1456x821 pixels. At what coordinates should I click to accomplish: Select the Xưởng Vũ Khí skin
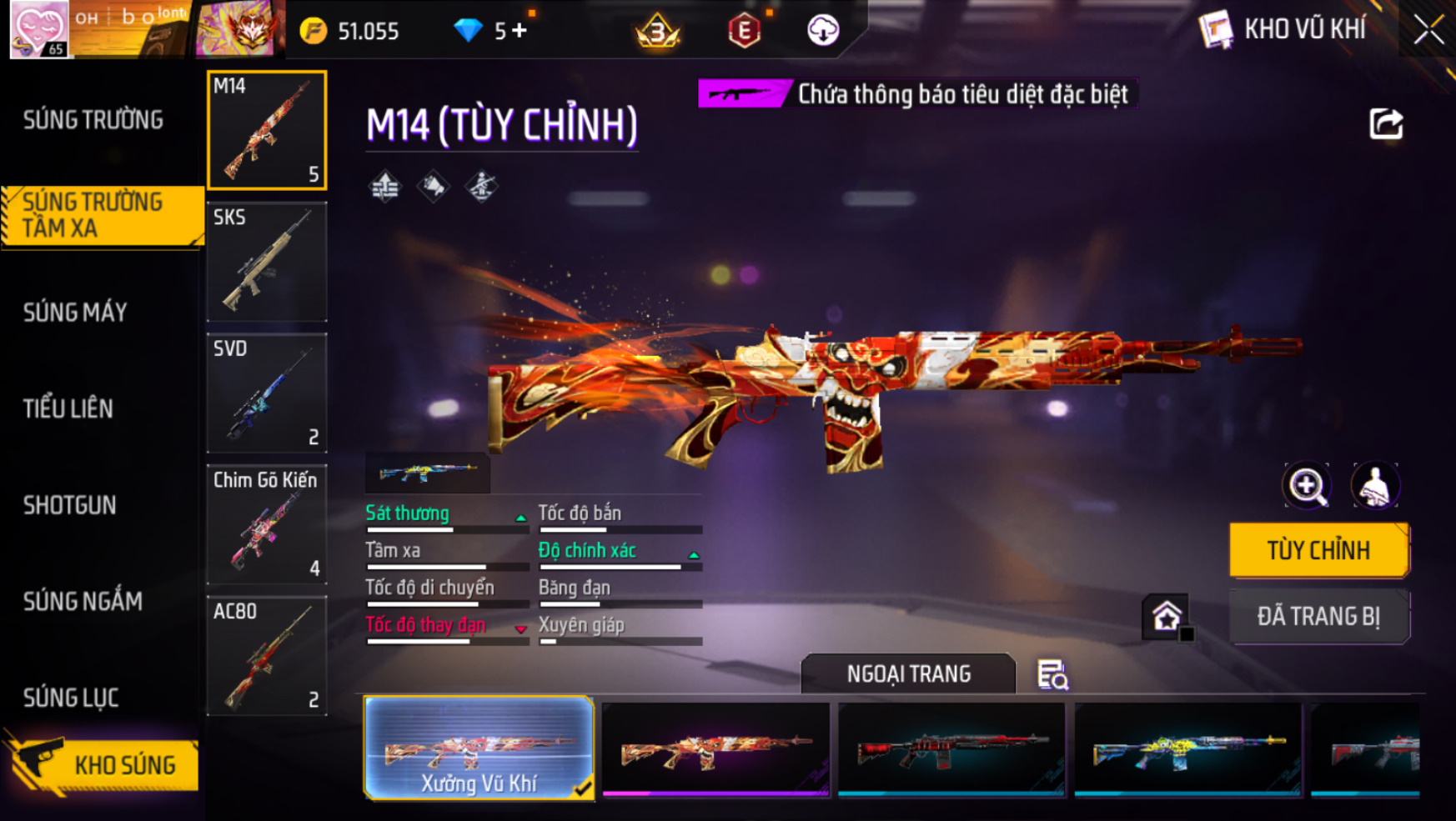479,748
